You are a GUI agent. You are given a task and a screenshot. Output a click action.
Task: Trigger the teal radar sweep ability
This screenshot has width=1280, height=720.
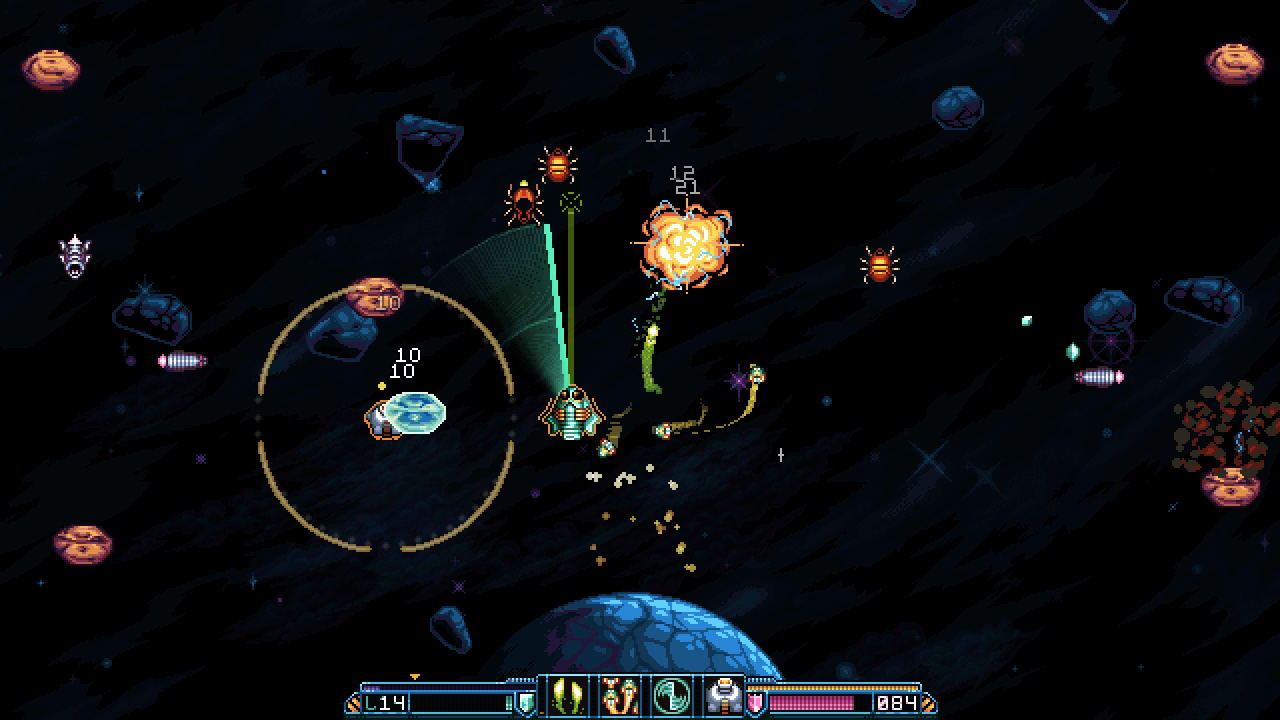(669, 696)
